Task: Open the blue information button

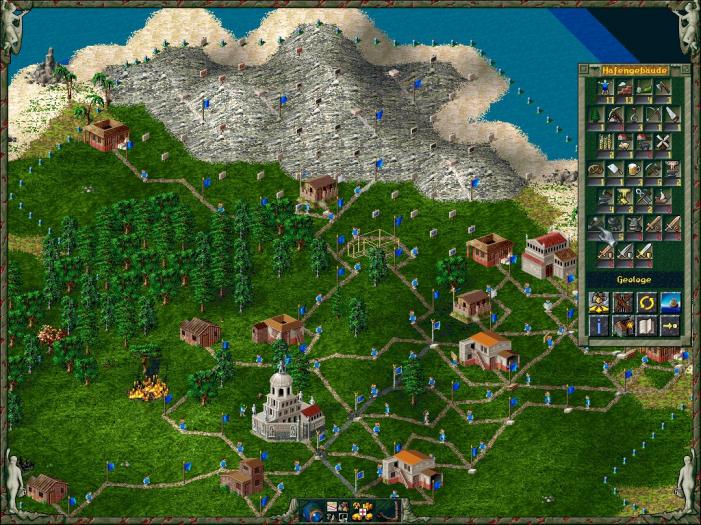Action: tap(599, 325)
